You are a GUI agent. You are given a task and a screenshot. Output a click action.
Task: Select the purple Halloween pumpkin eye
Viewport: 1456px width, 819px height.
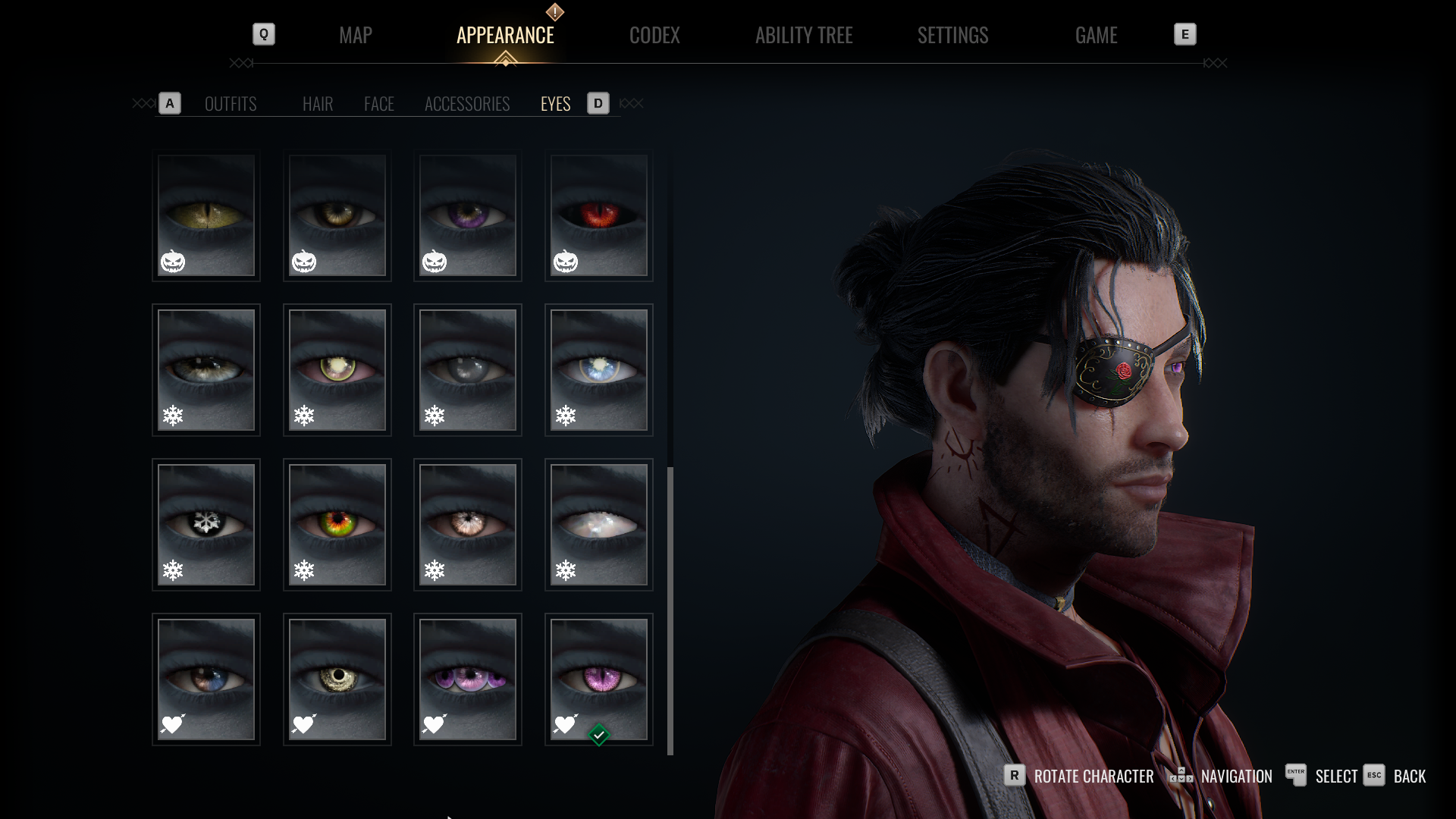click(x=468, y=216)
